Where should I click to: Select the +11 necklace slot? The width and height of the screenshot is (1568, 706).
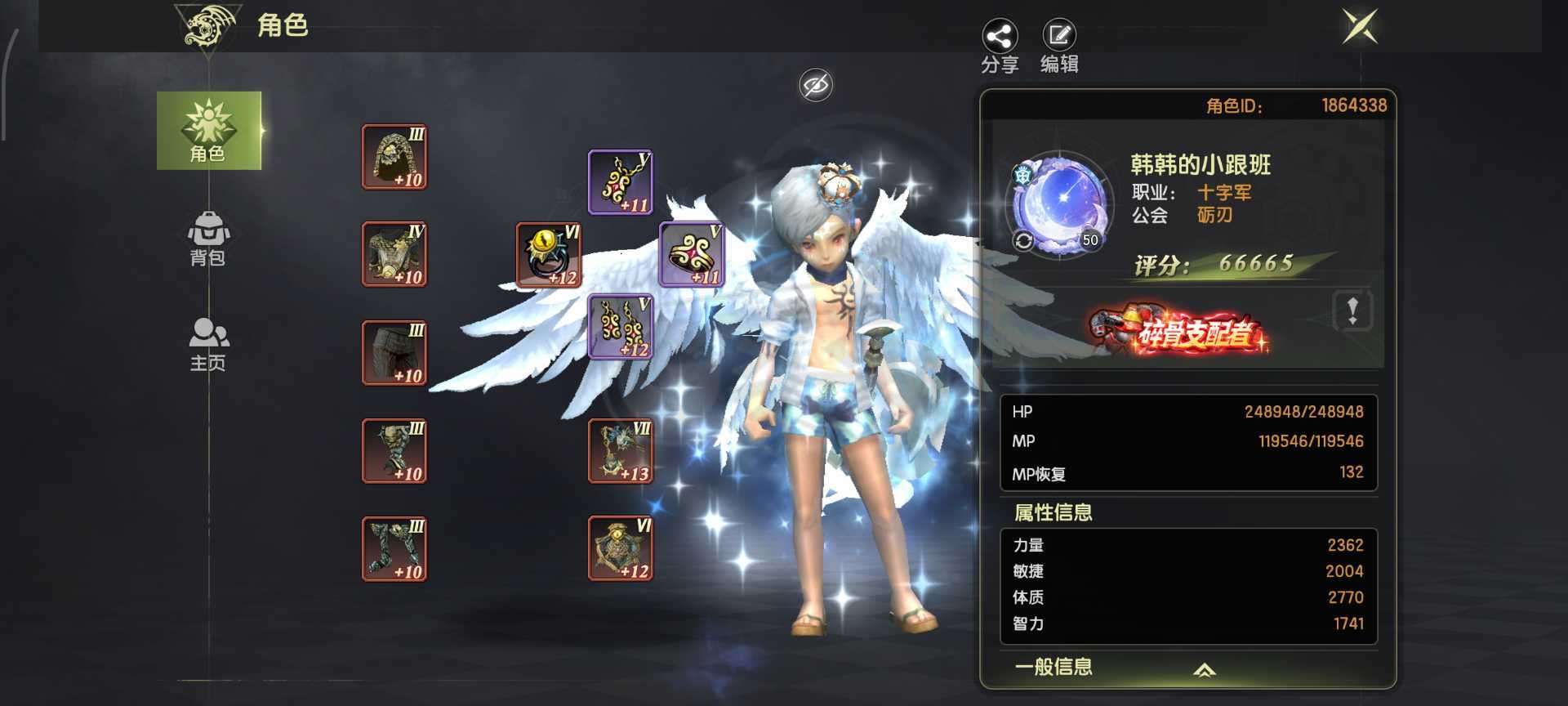click(621, 182)
